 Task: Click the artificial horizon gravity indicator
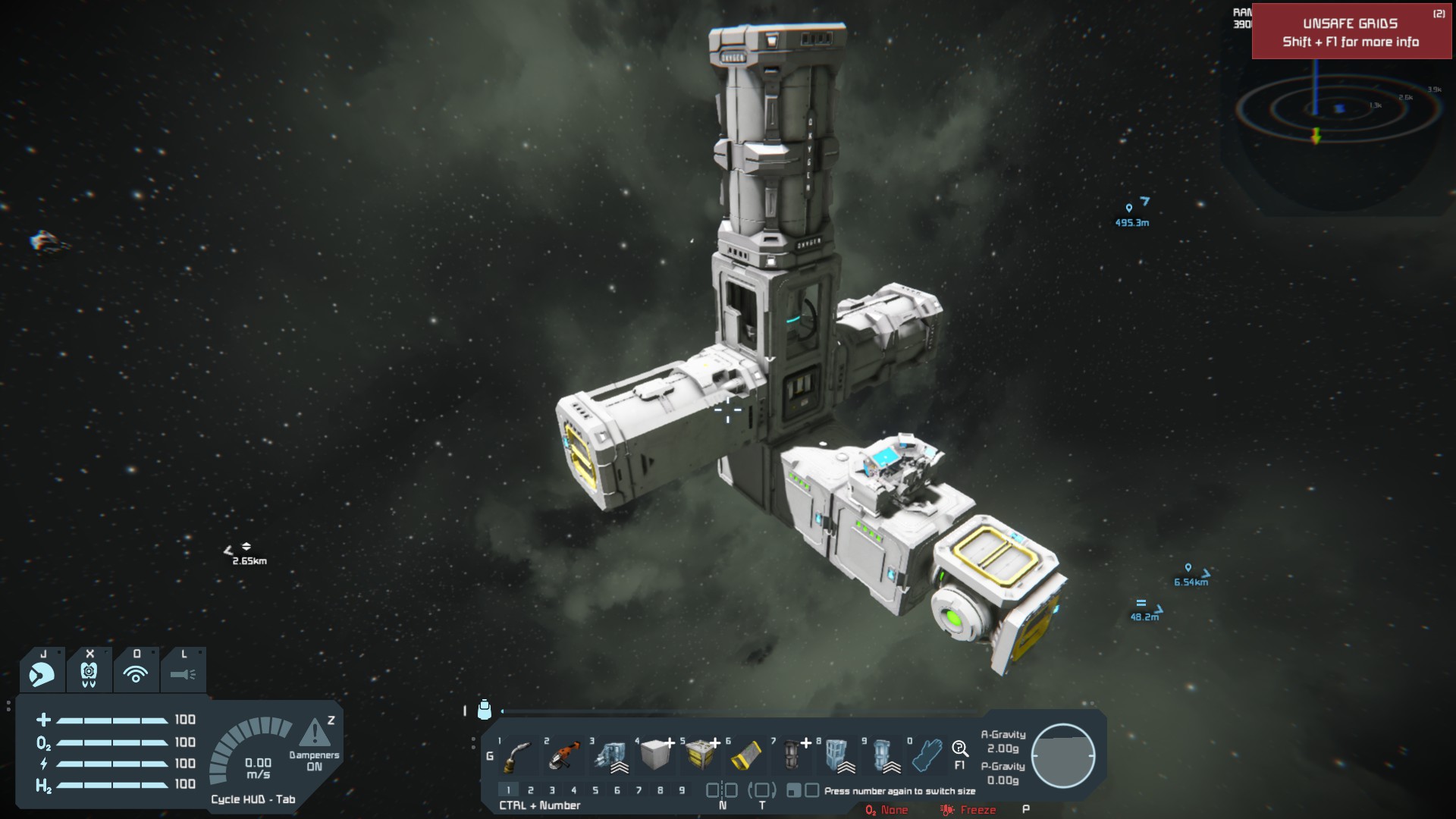point(1063,756)
